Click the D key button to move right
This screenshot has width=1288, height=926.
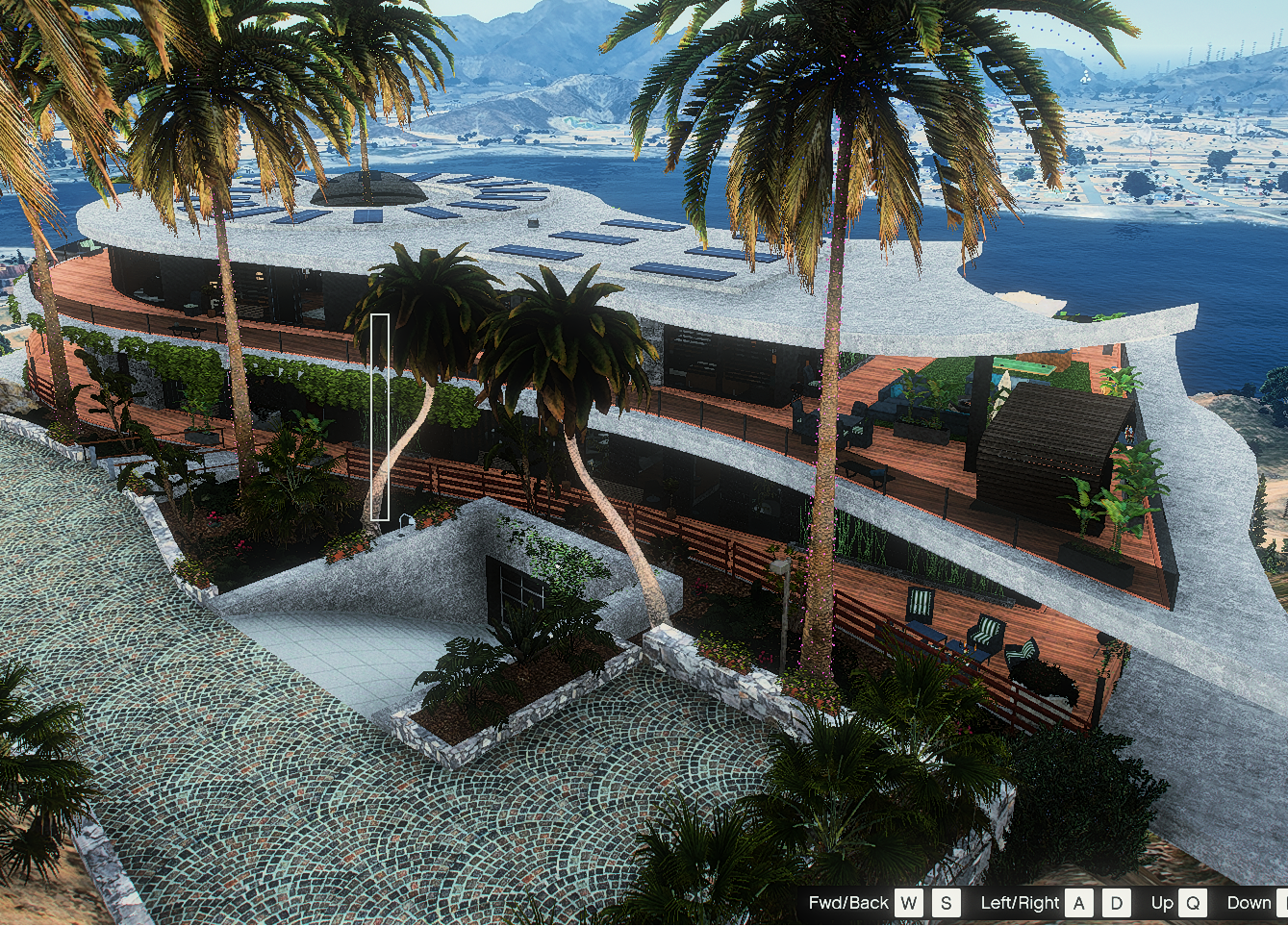(x=1116, y=903)
